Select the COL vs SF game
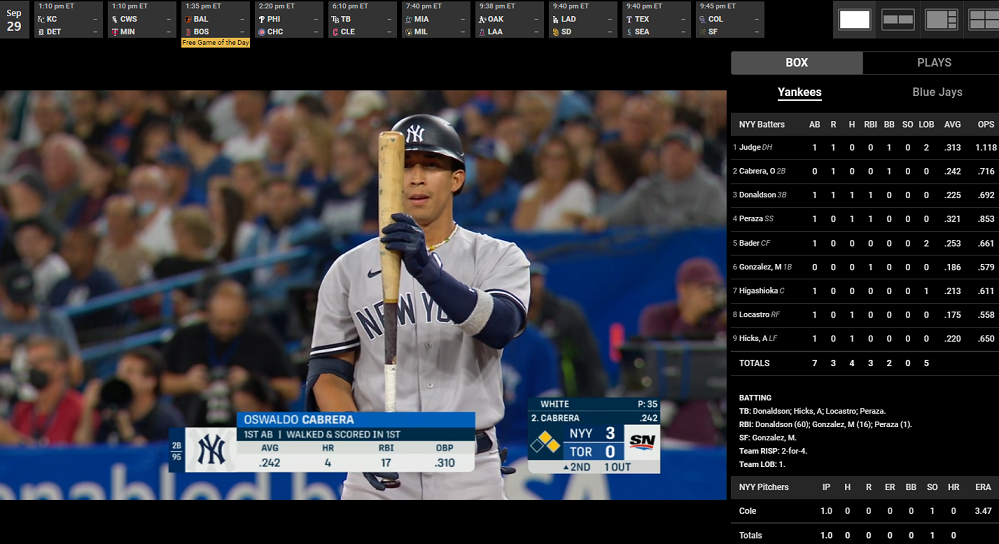Viewport: 999px width, 544px height. [731, 19]
